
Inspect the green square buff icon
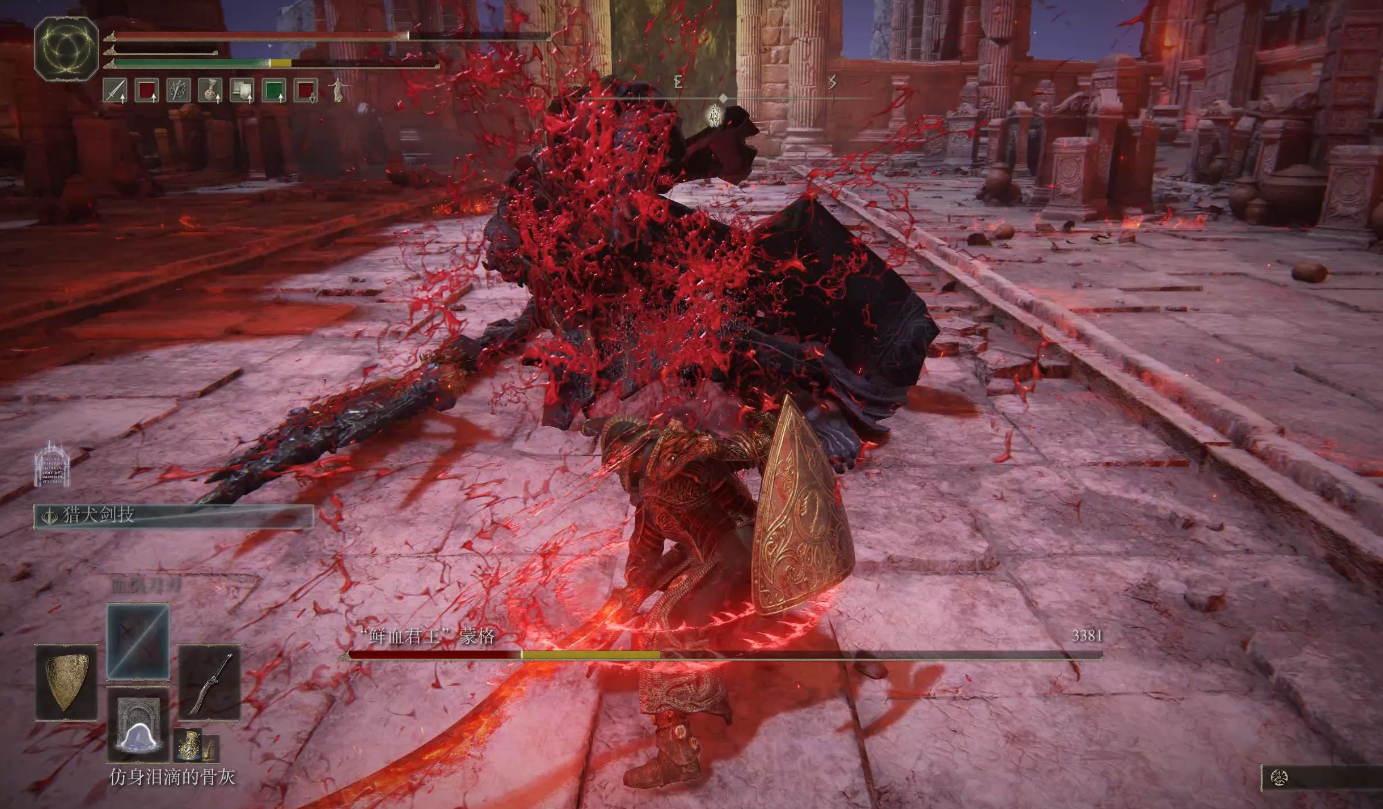[x=274, y=91]
